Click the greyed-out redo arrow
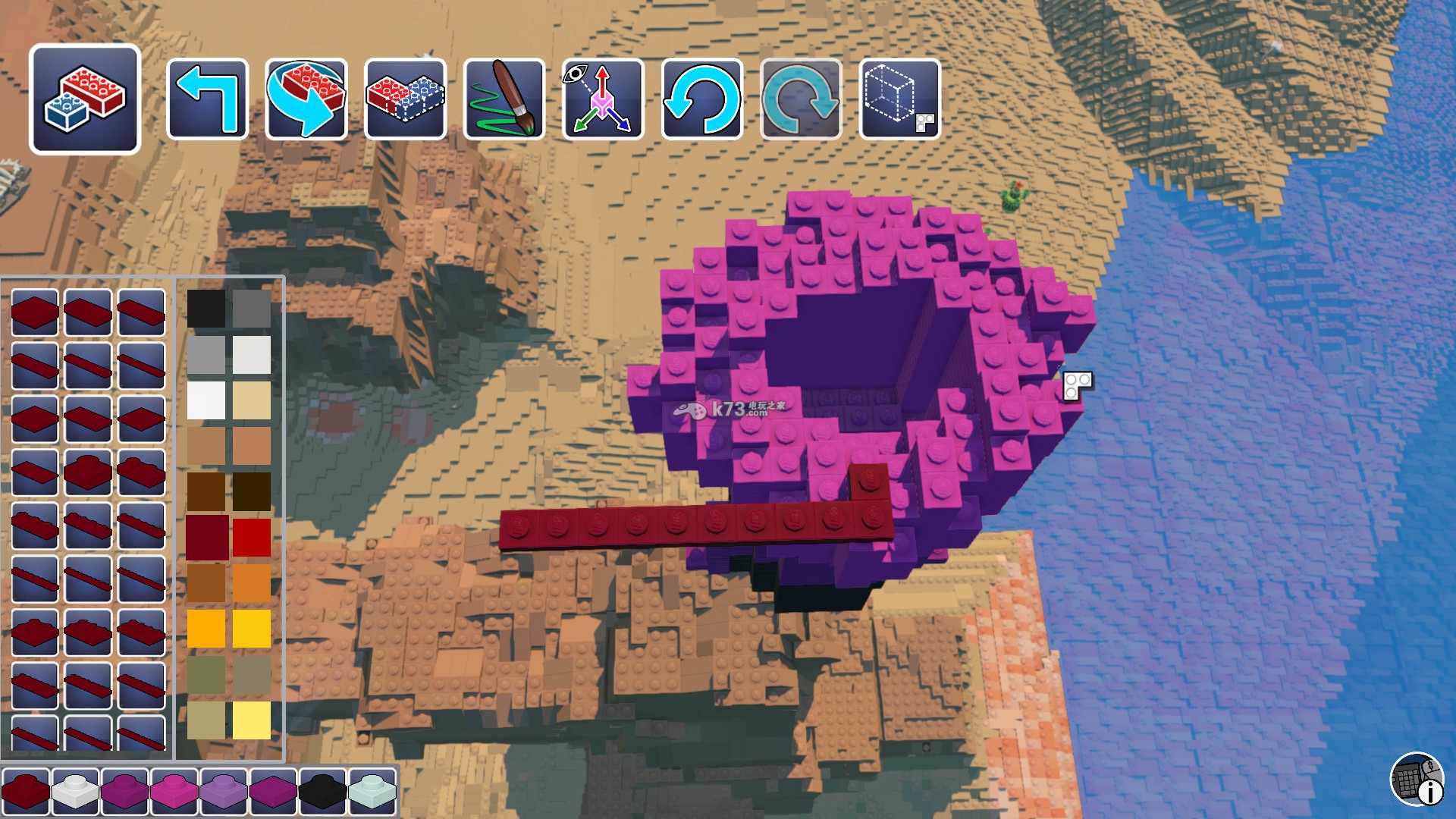The width and height of the screenshot is (1456, 819). [801, 99]
